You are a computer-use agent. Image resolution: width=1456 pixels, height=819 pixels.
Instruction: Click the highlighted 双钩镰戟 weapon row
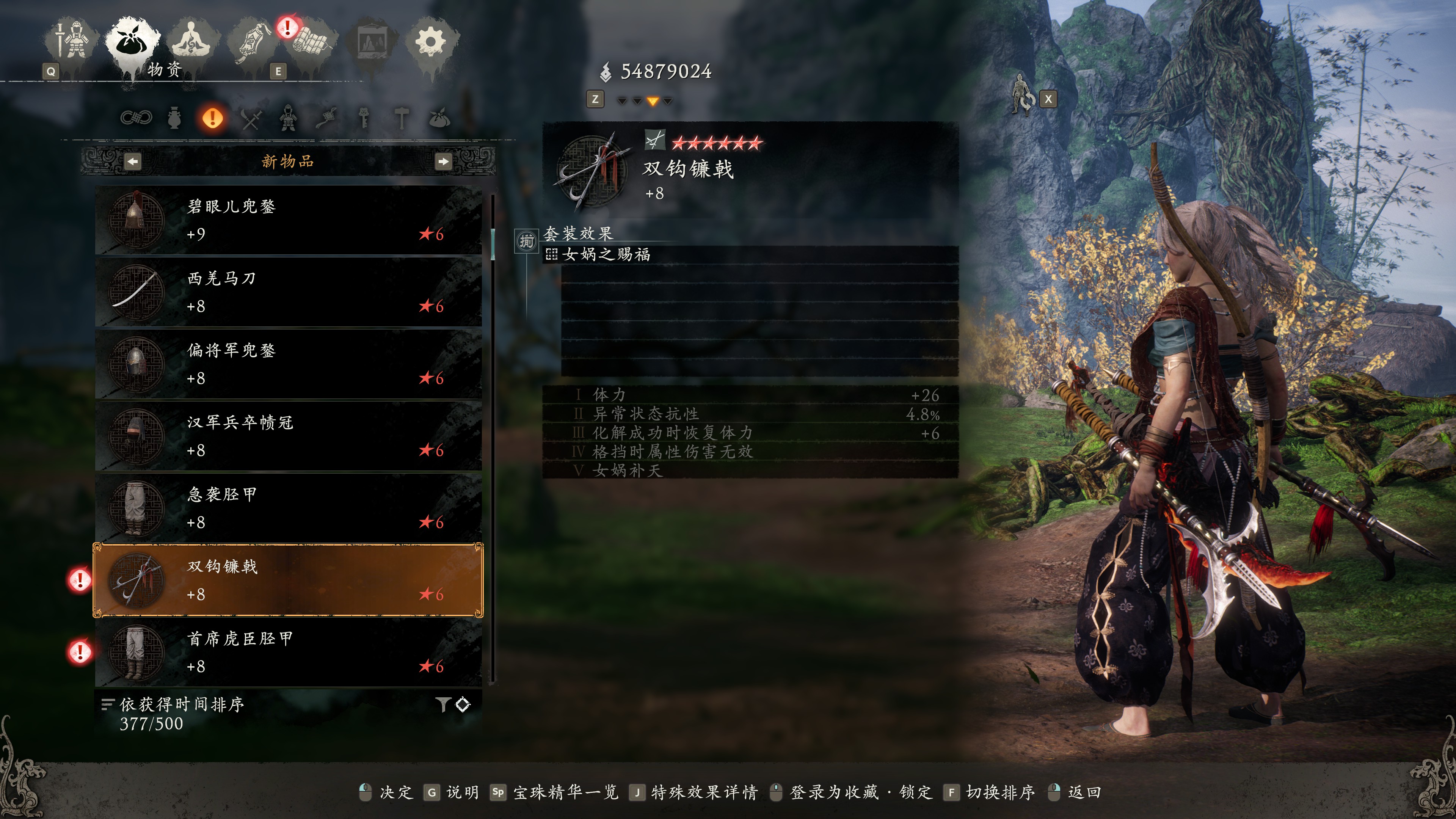[288, 580]
